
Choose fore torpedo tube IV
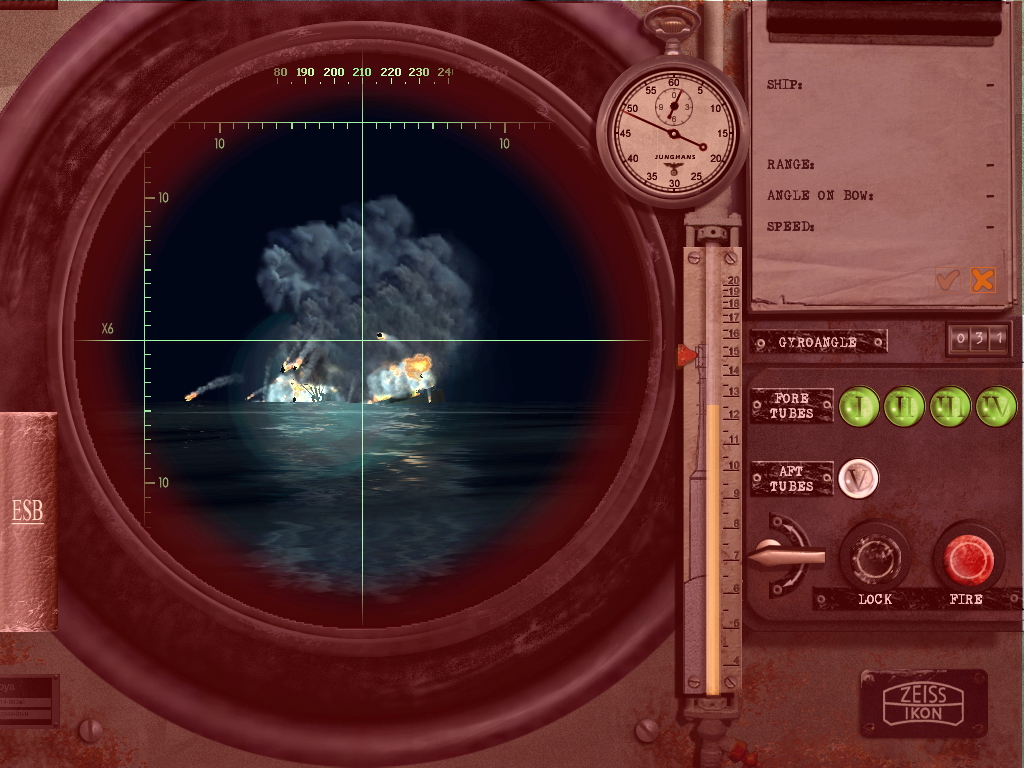click(996, 407)
